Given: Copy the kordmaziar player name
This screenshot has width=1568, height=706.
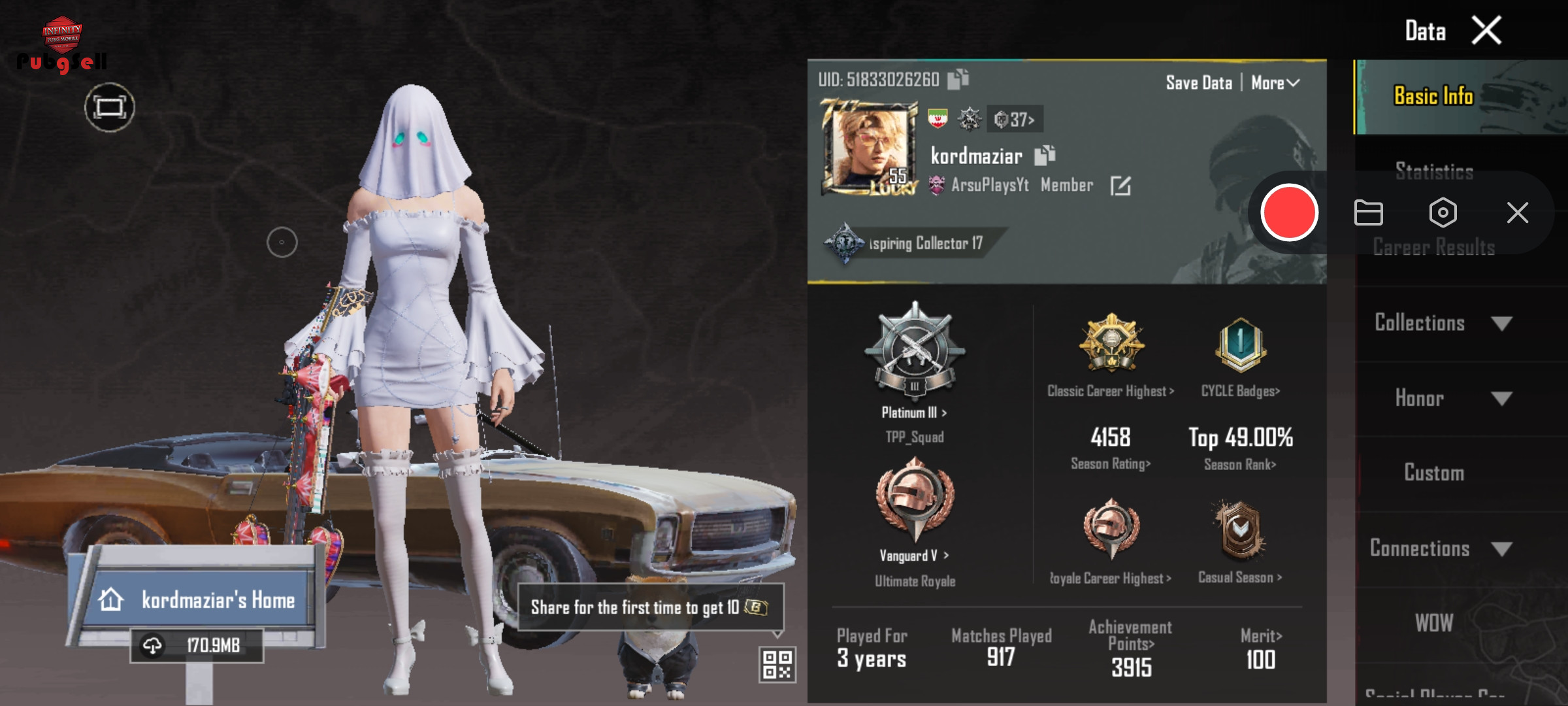Looking at the screenshot, I should (x=1045, y=156).
